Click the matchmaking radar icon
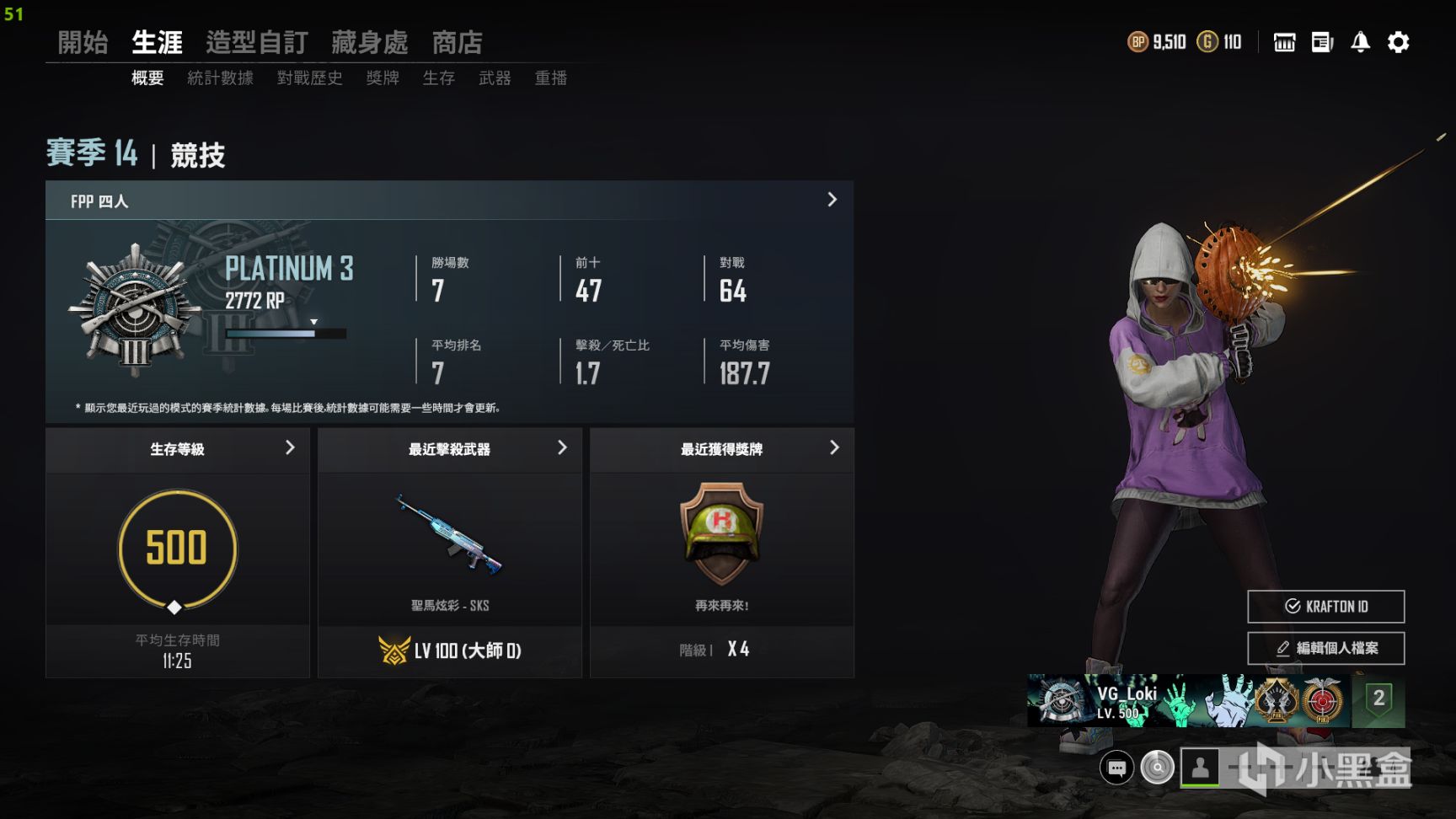1456x819 pixels. pyautogui.click(x=1158, y=768)
